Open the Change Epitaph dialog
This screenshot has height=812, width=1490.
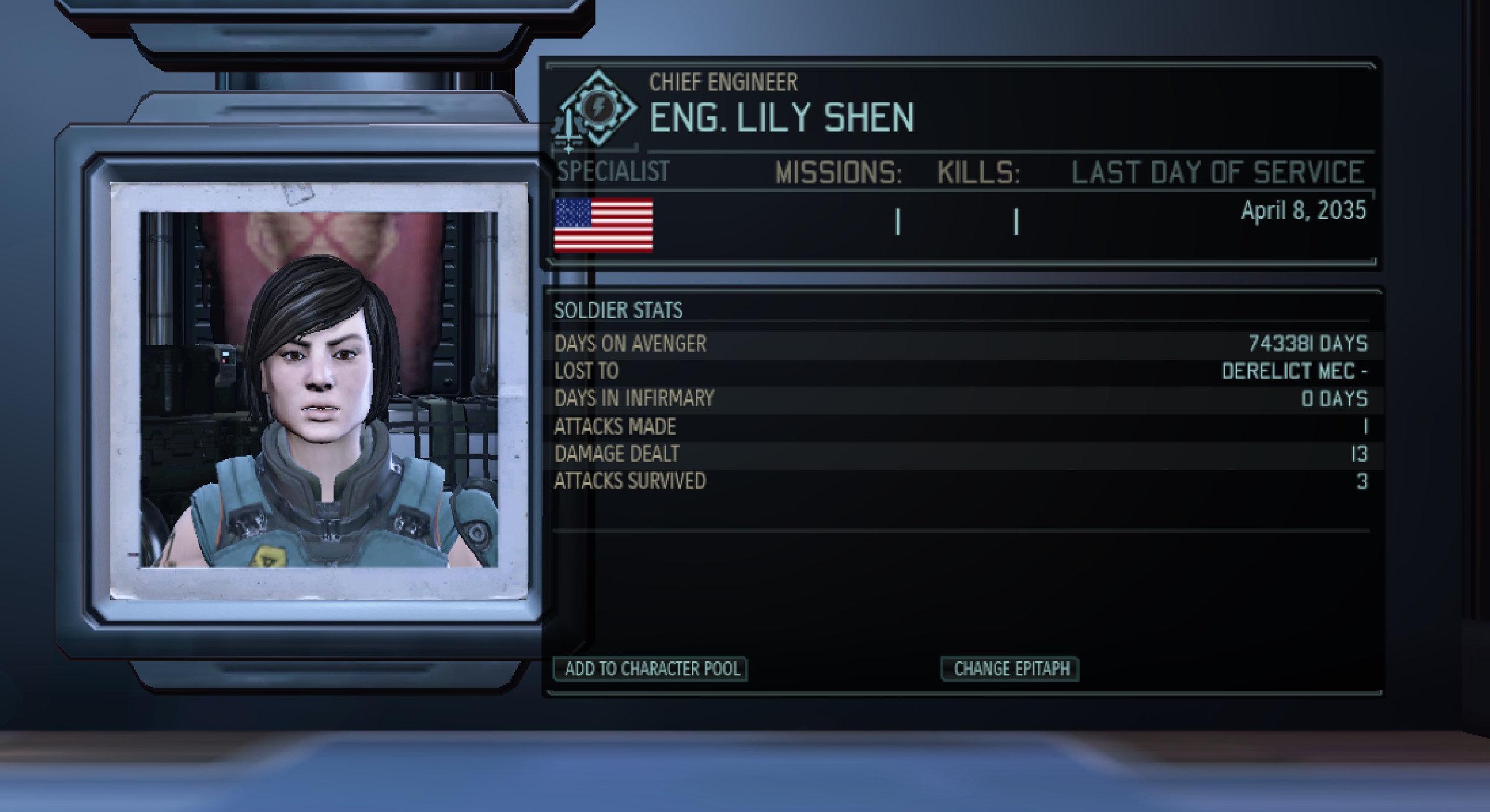click(1010, 668)
